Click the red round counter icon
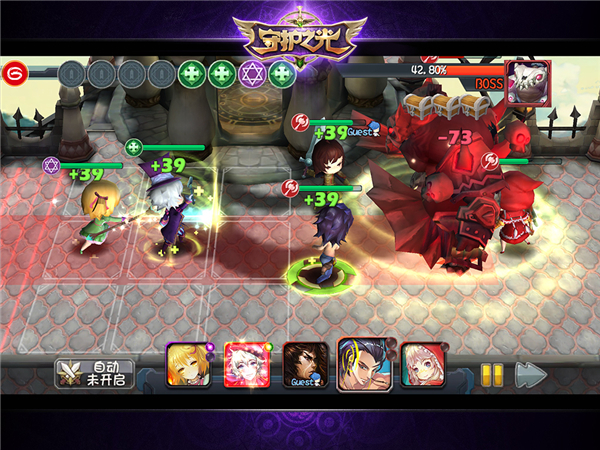Image resolution: width=600 pixels, height=450 pixels. click(x=14, y=72)
